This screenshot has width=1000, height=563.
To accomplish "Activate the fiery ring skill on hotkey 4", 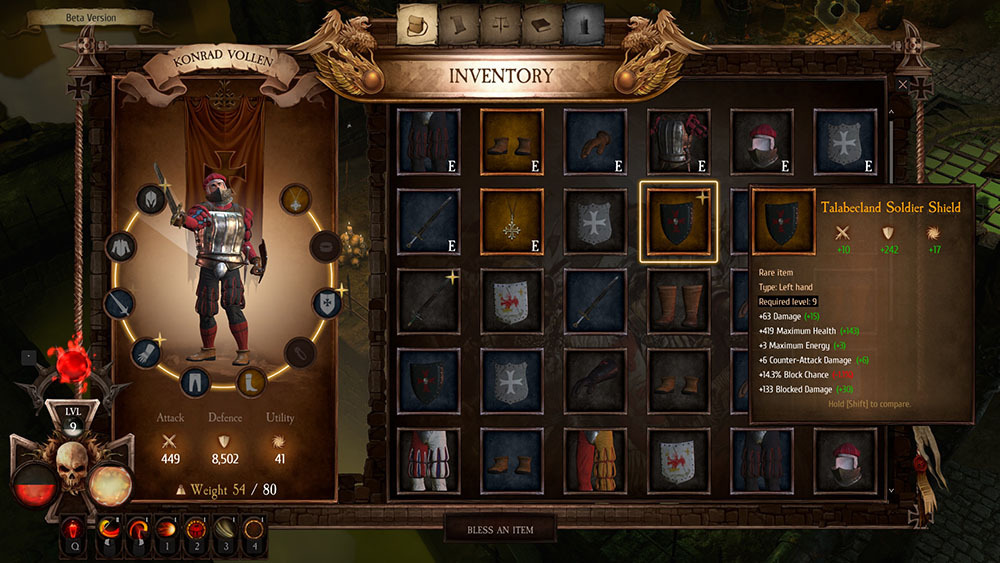I will (x=254, y=527).
